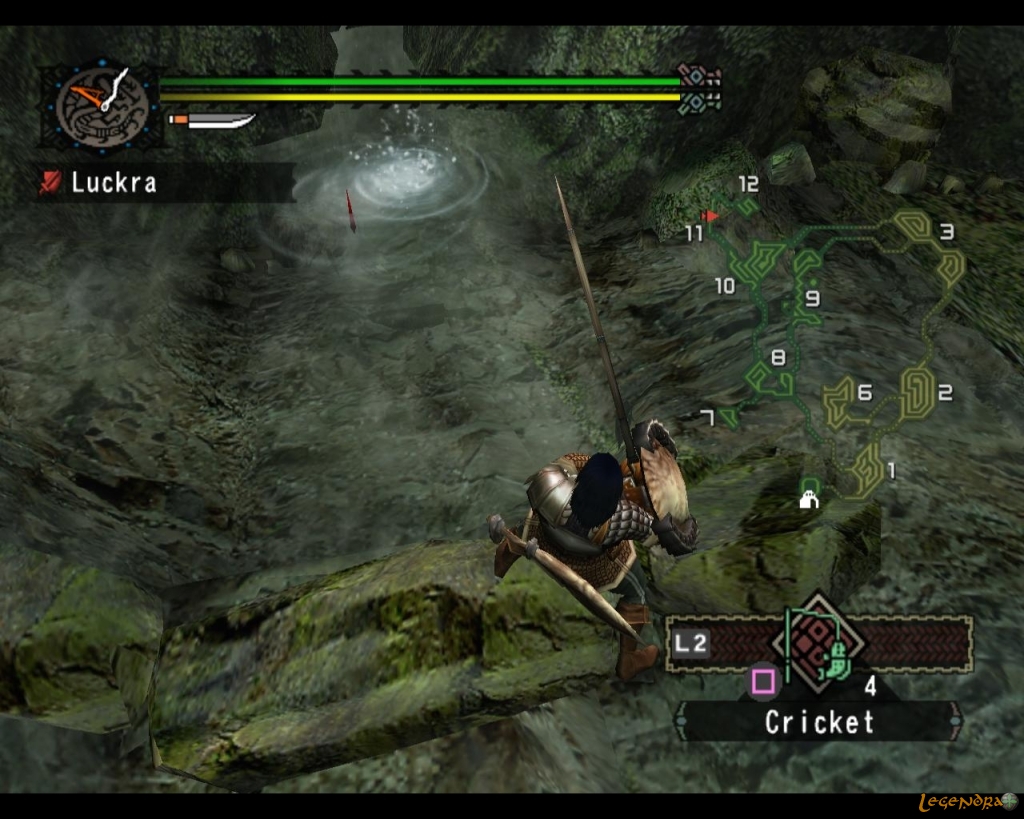Select the Cricket item in the item bar

click(832, 656)
